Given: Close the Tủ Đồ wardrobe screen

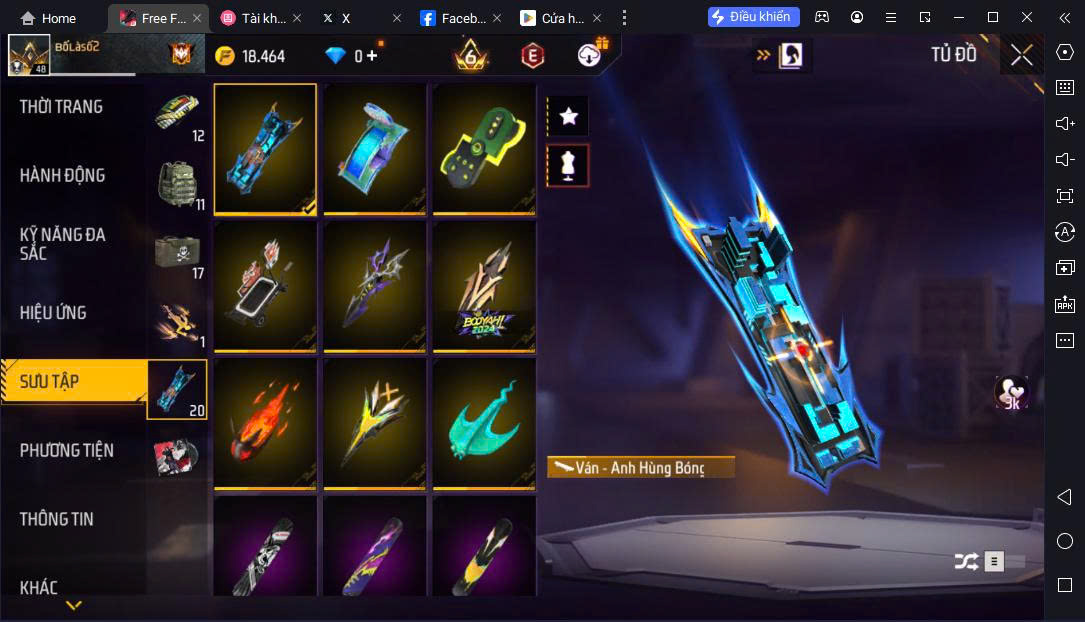Looking at the screenshot, I should click(x=1021, y=55).
